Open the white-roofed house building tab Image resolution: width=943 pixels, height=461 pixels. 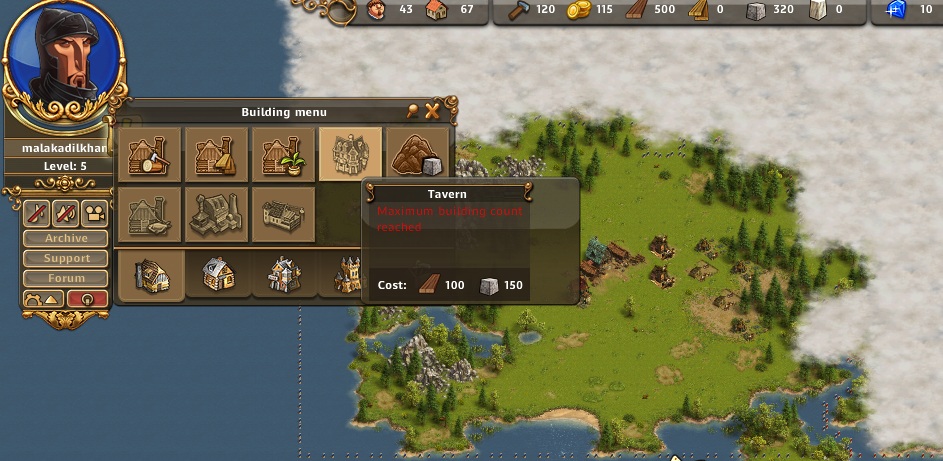pyautogui.click(x=216, y=274)
